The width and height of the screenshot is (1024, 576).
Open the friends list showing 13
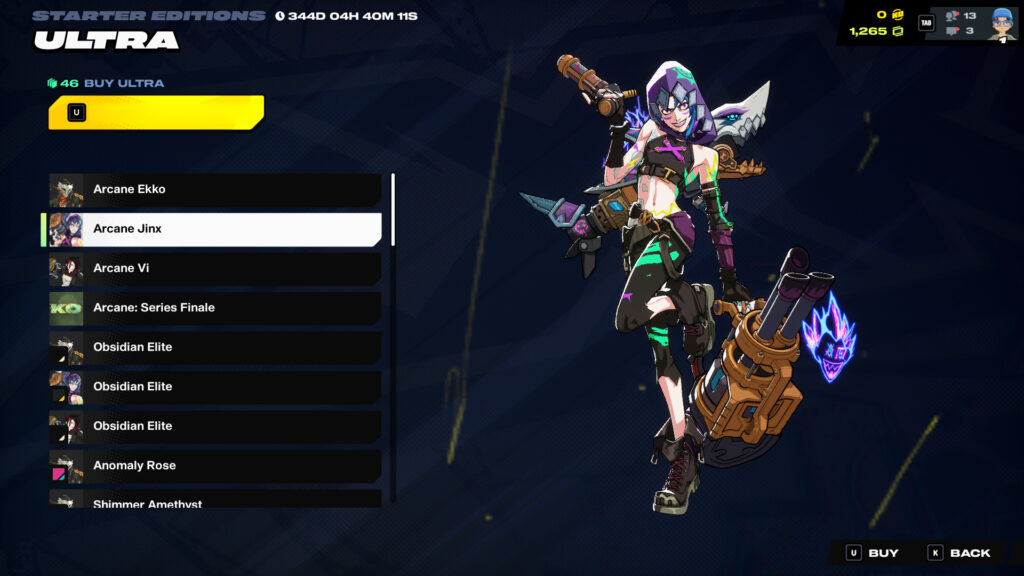coord(961,15)
